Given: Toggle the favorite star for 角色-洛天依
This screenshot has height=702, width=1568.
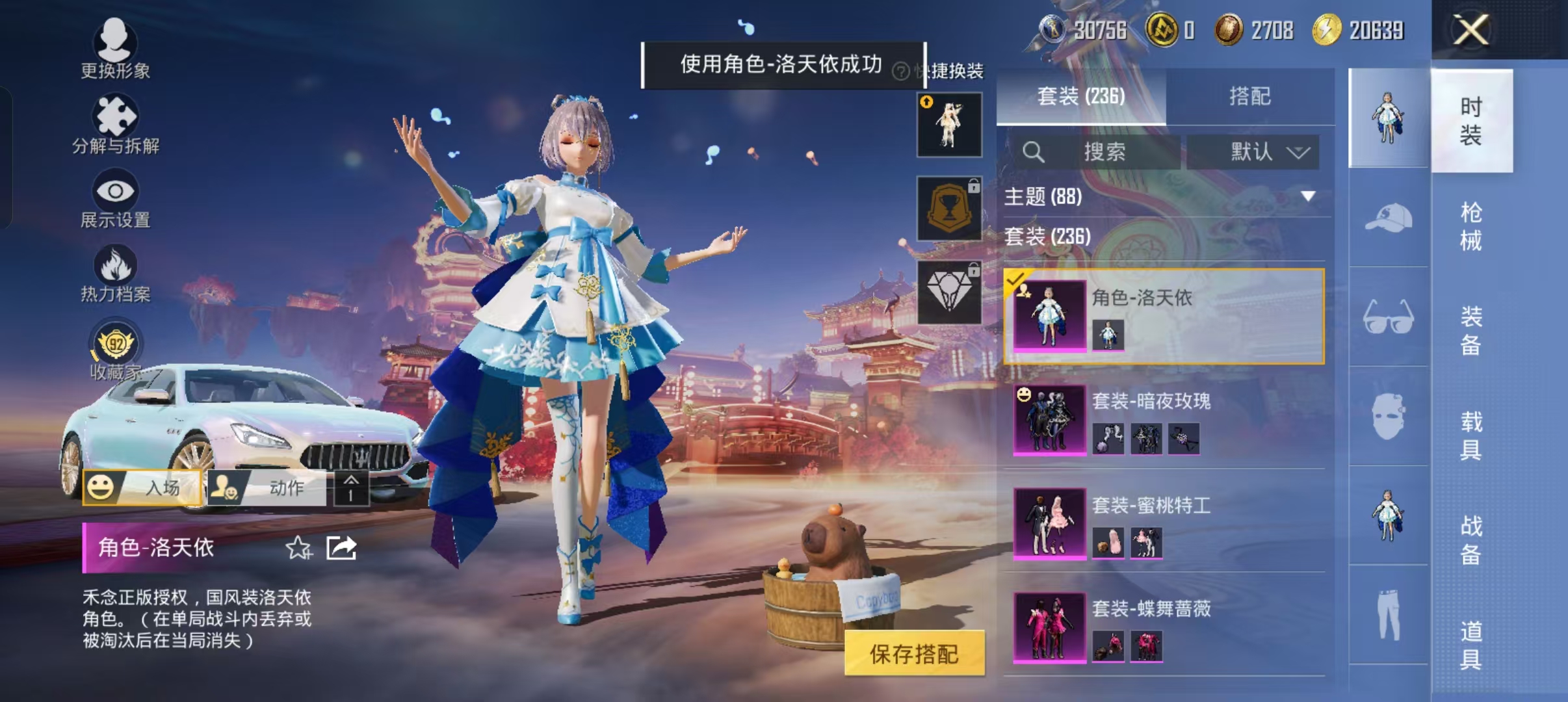Looking at the screenshot, I should tap(298, 548).
